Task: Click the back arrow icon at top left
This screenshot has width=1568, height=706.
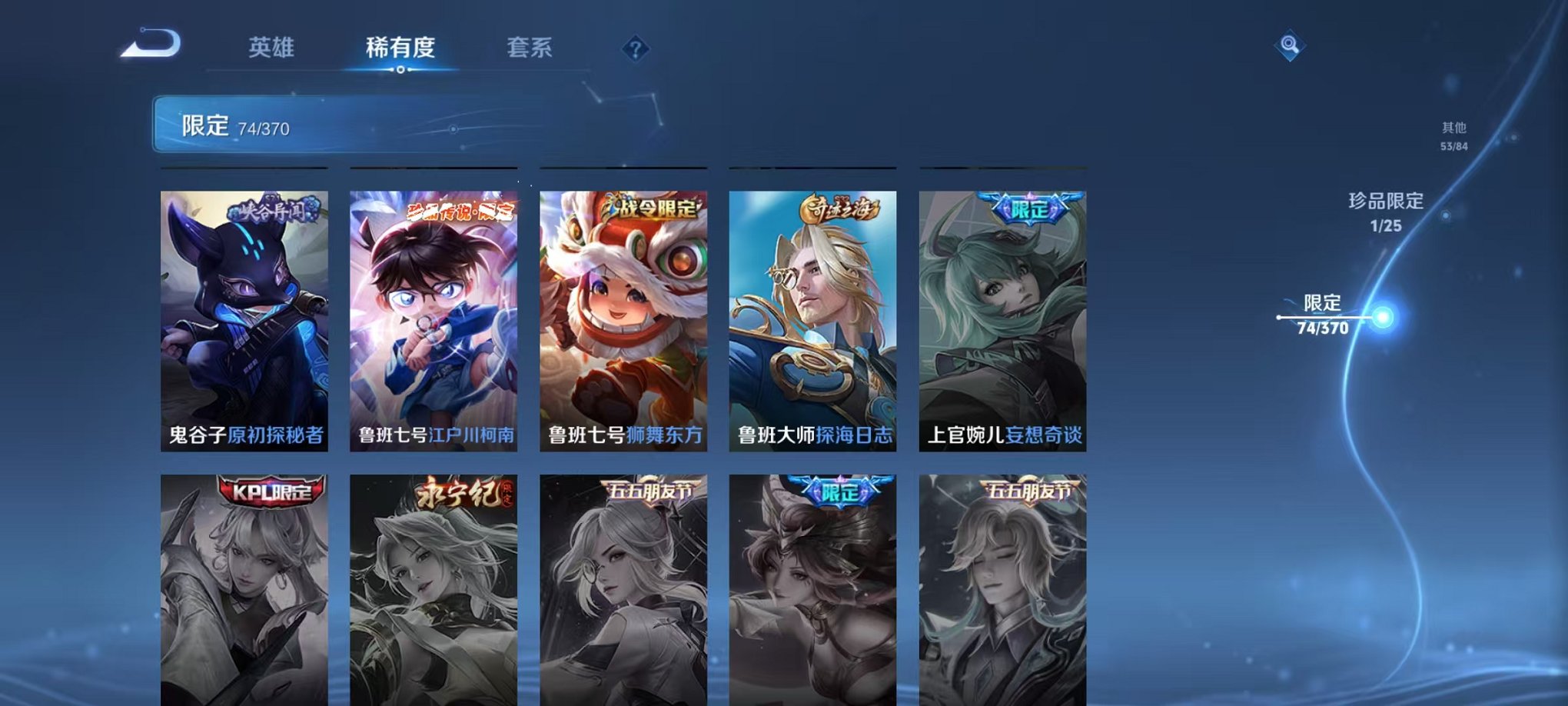Action: (x=150, y=44)
